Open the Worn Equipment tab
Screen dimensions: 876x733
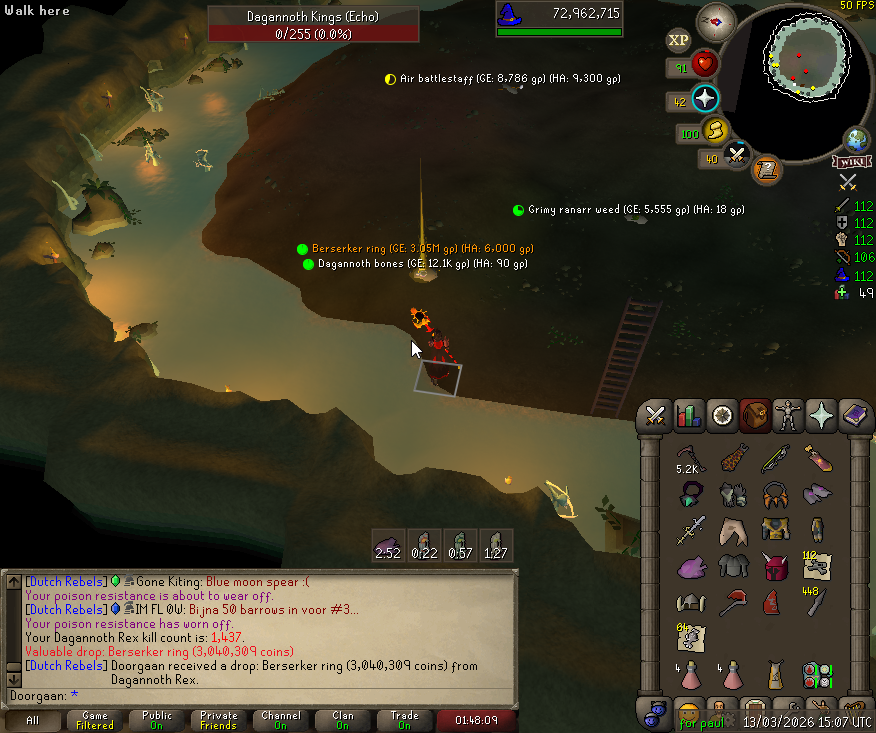coord(788,414)
